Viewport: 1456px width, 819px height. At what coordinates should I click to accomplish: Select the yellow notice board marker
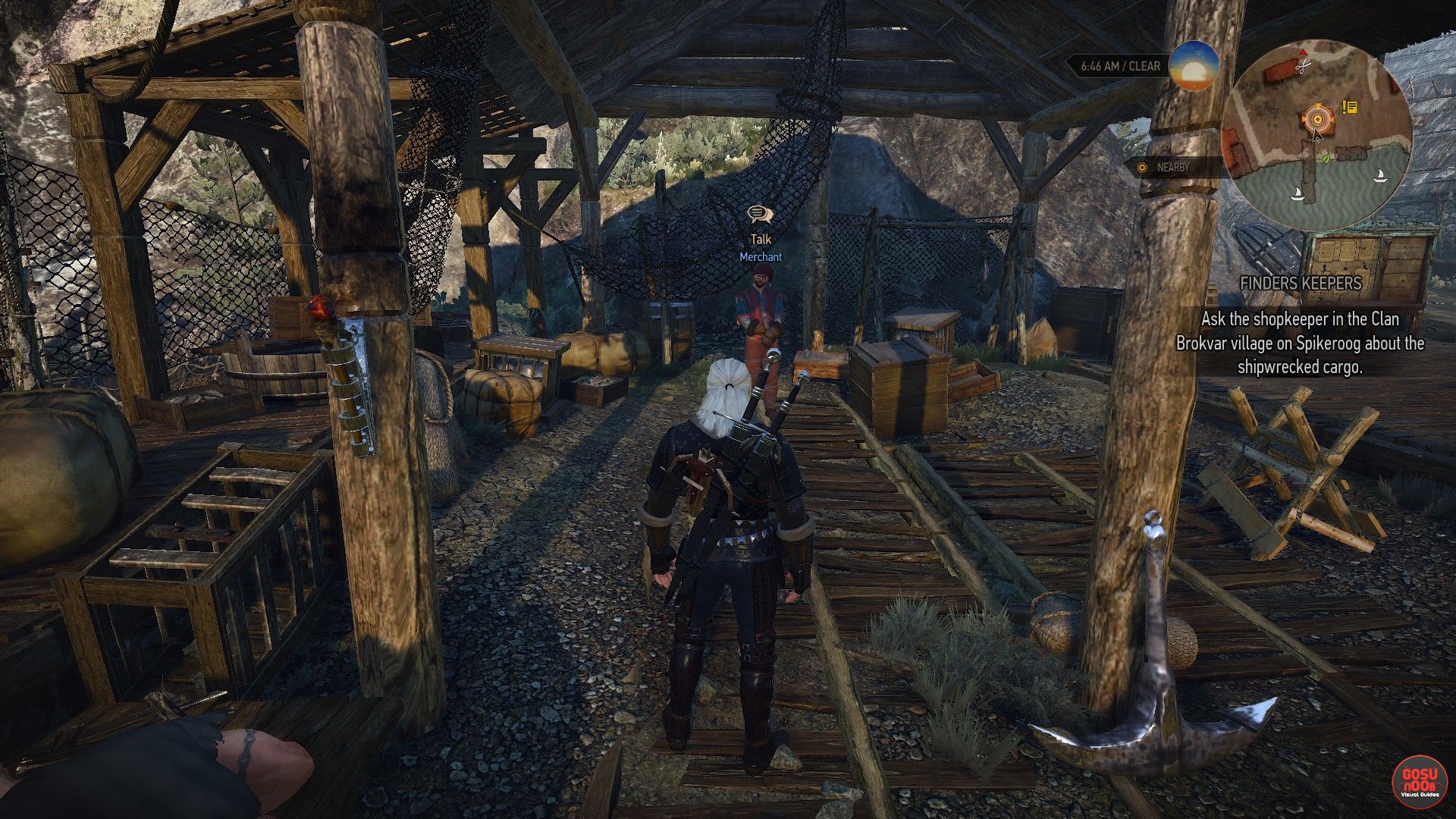click(1349, 108)
